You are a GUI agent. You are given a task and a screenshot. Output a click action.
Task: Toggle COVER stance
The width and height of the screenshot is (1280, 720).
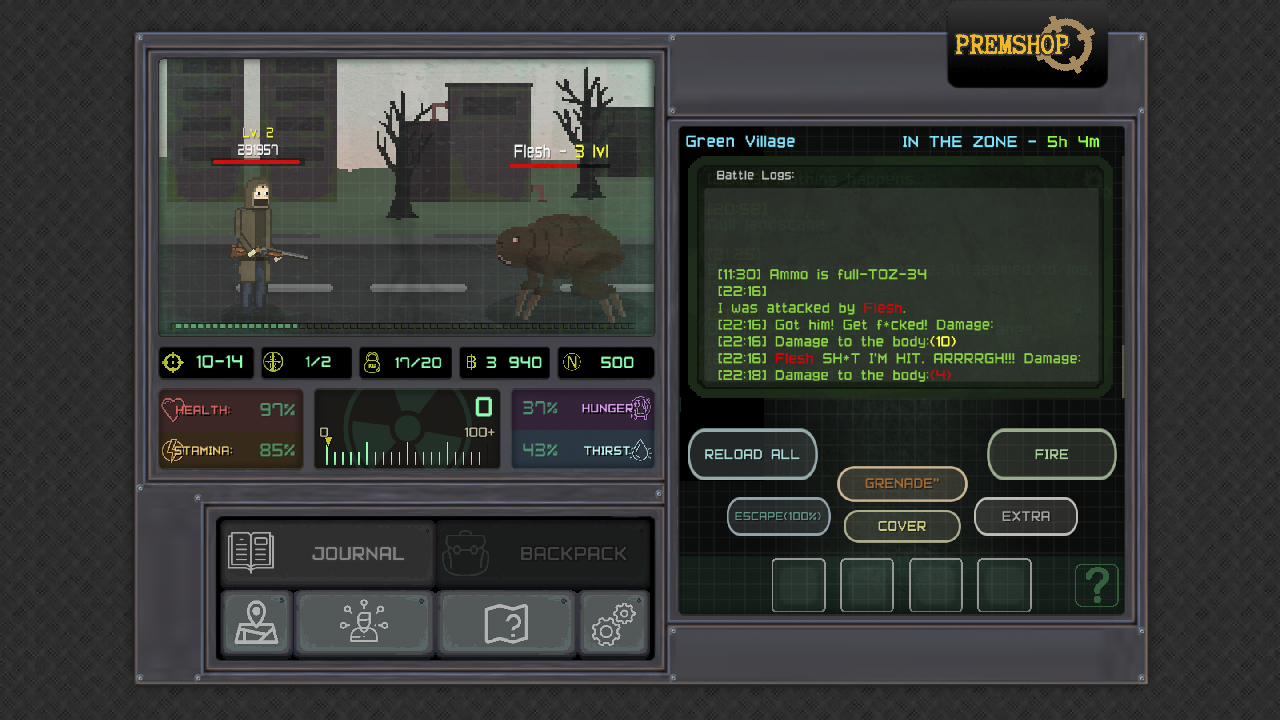(x=901, y=526)
